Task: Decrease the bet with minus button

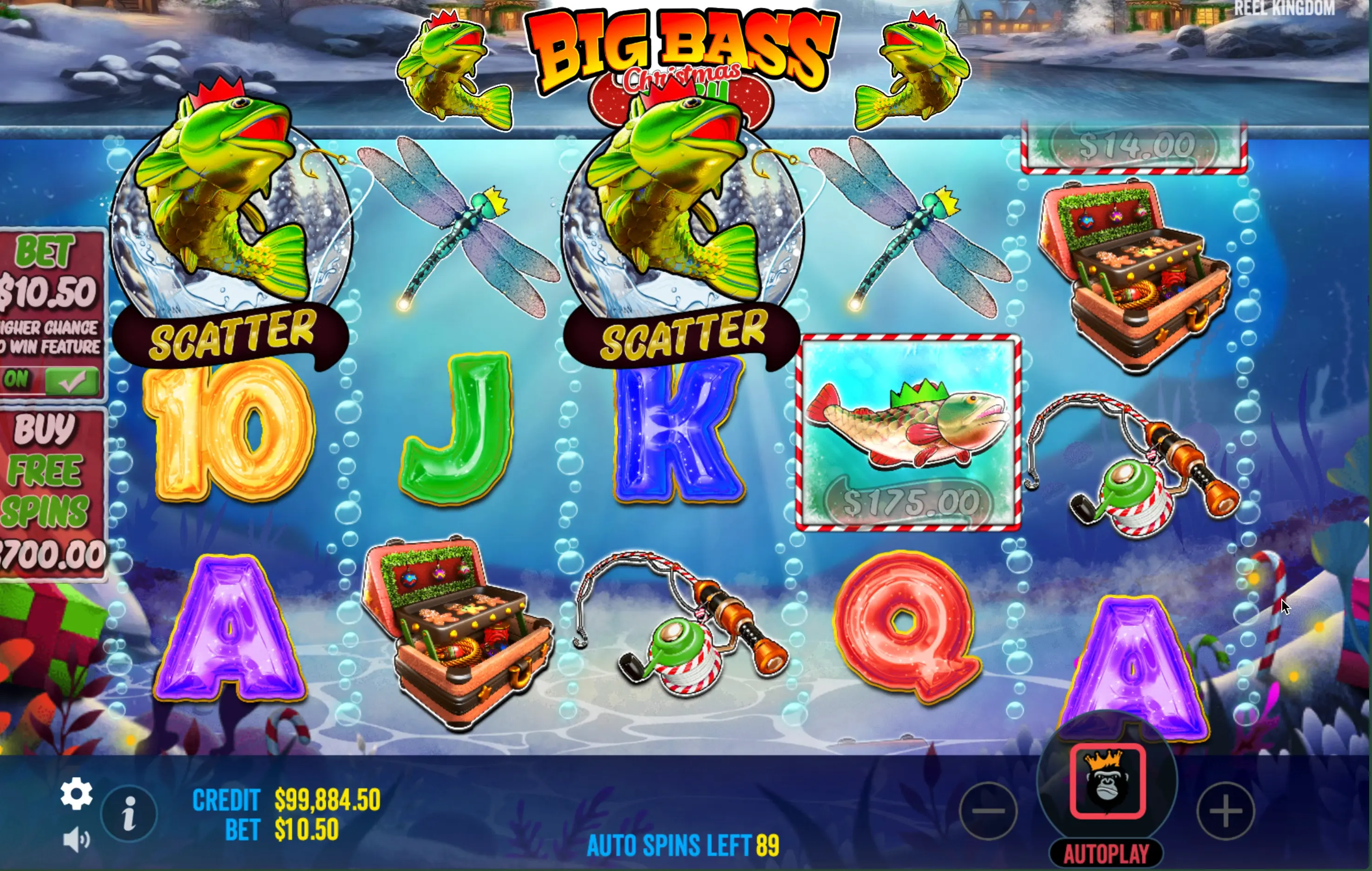Action: tap(989, 811)
